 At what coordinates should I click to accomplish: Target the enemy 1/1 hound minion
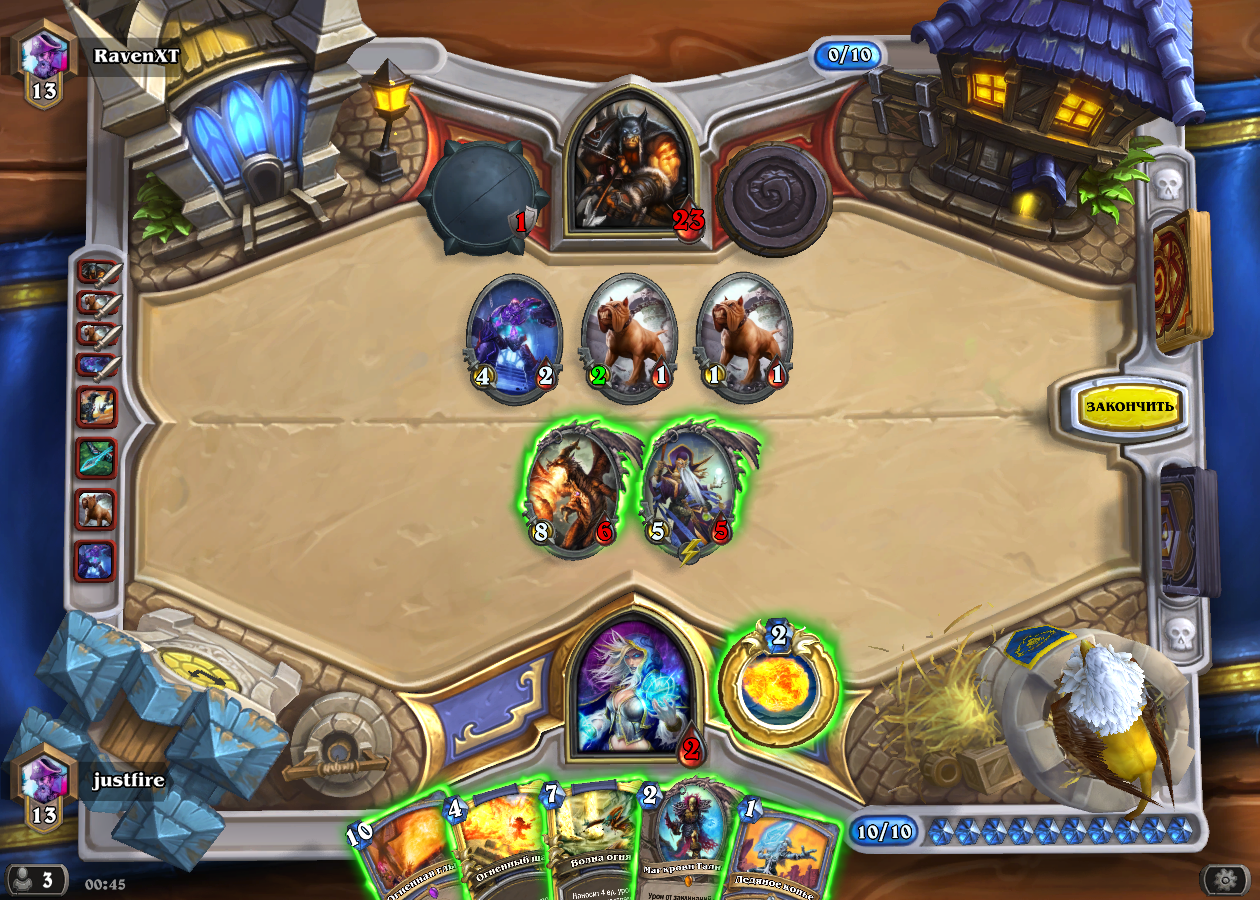743,336
